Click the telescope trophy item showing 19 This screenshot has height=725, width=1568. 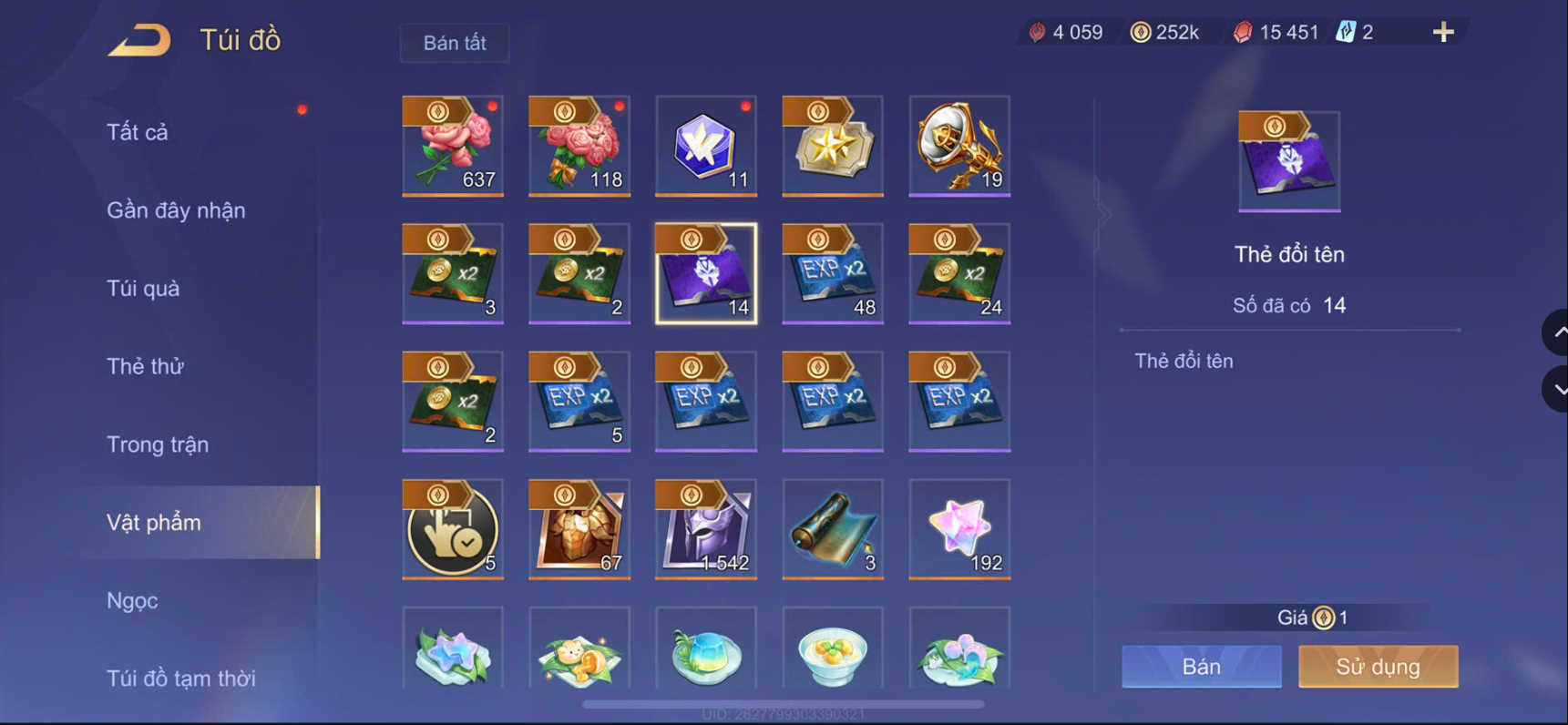(x=958, y=146)
